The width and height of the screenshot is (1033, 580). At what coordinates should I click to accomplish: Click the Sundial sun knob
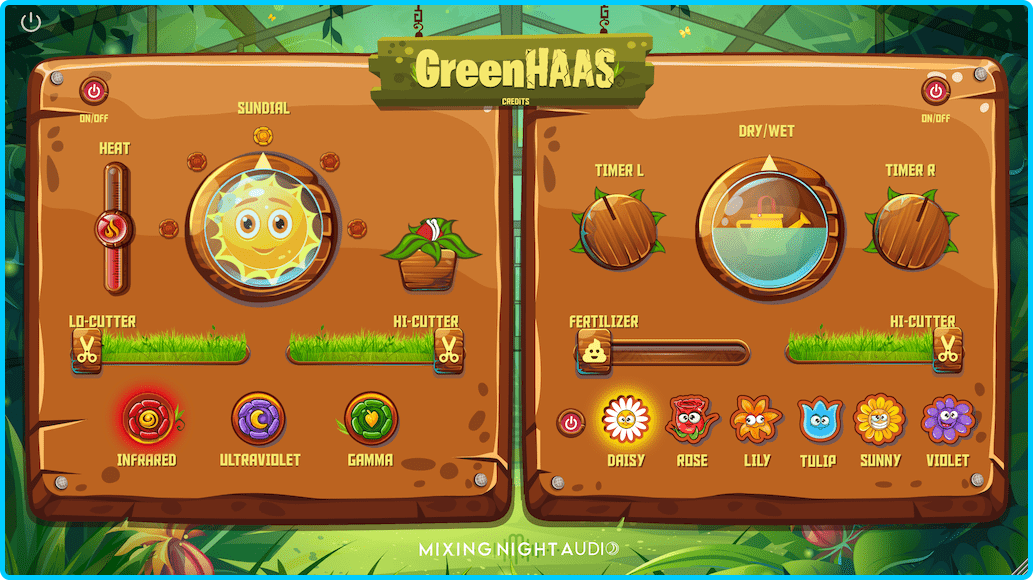pyautogui.click(x=263, y=228)
